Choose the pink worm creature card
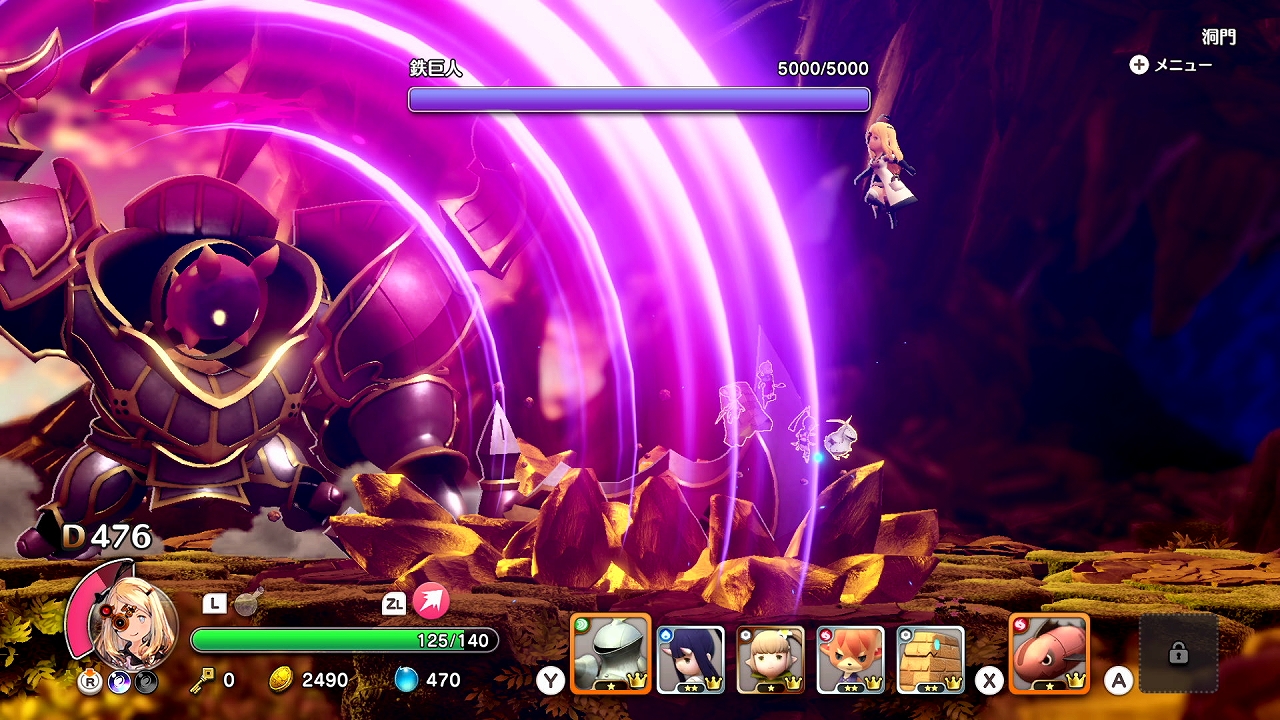The width and height of the screenshot is (1280, 720). click(1049, 654)
